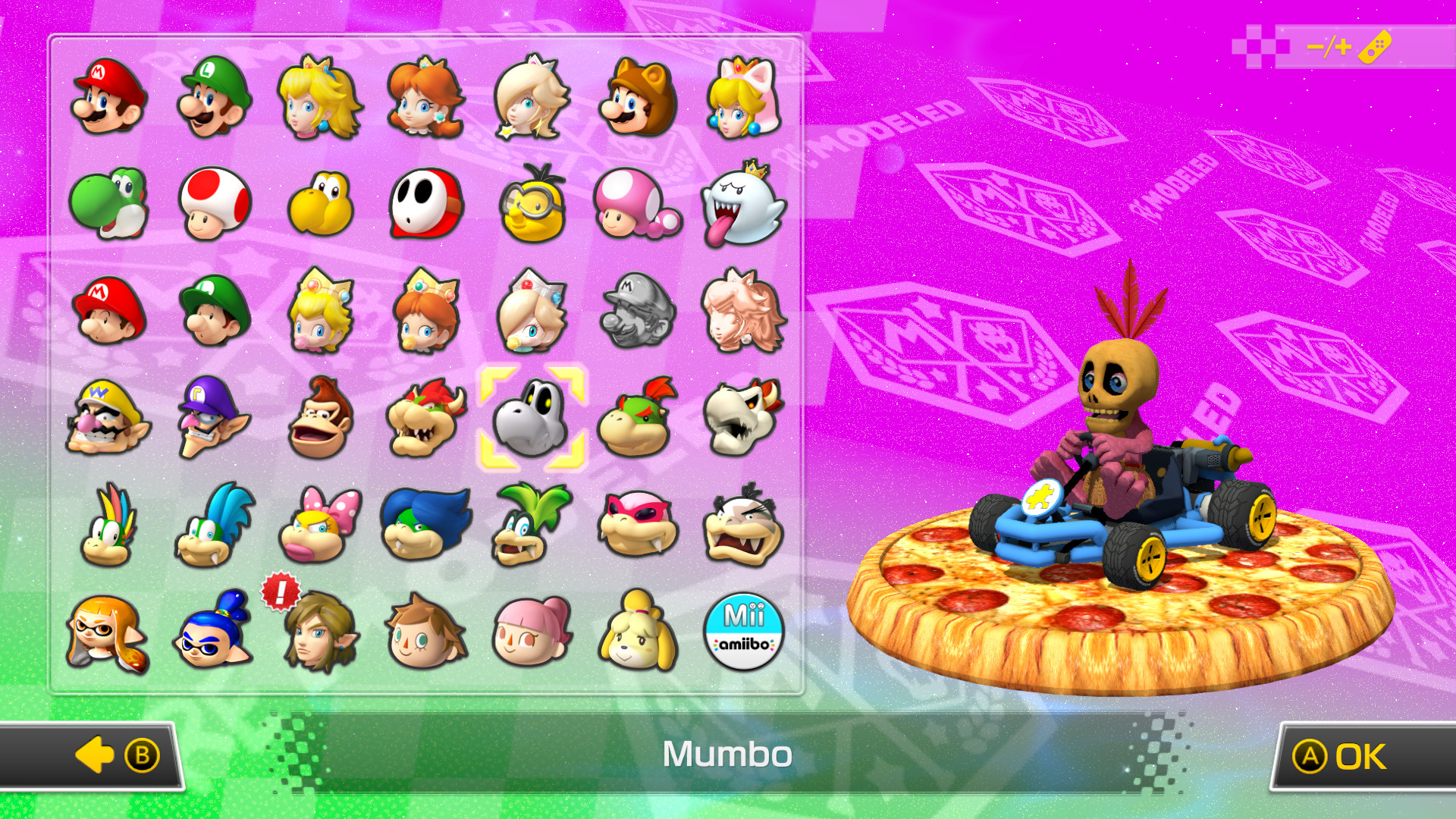Pick Link from the bottom row
The height and width of the screenshot is (819, 1456).
click(x=318, y=629)
